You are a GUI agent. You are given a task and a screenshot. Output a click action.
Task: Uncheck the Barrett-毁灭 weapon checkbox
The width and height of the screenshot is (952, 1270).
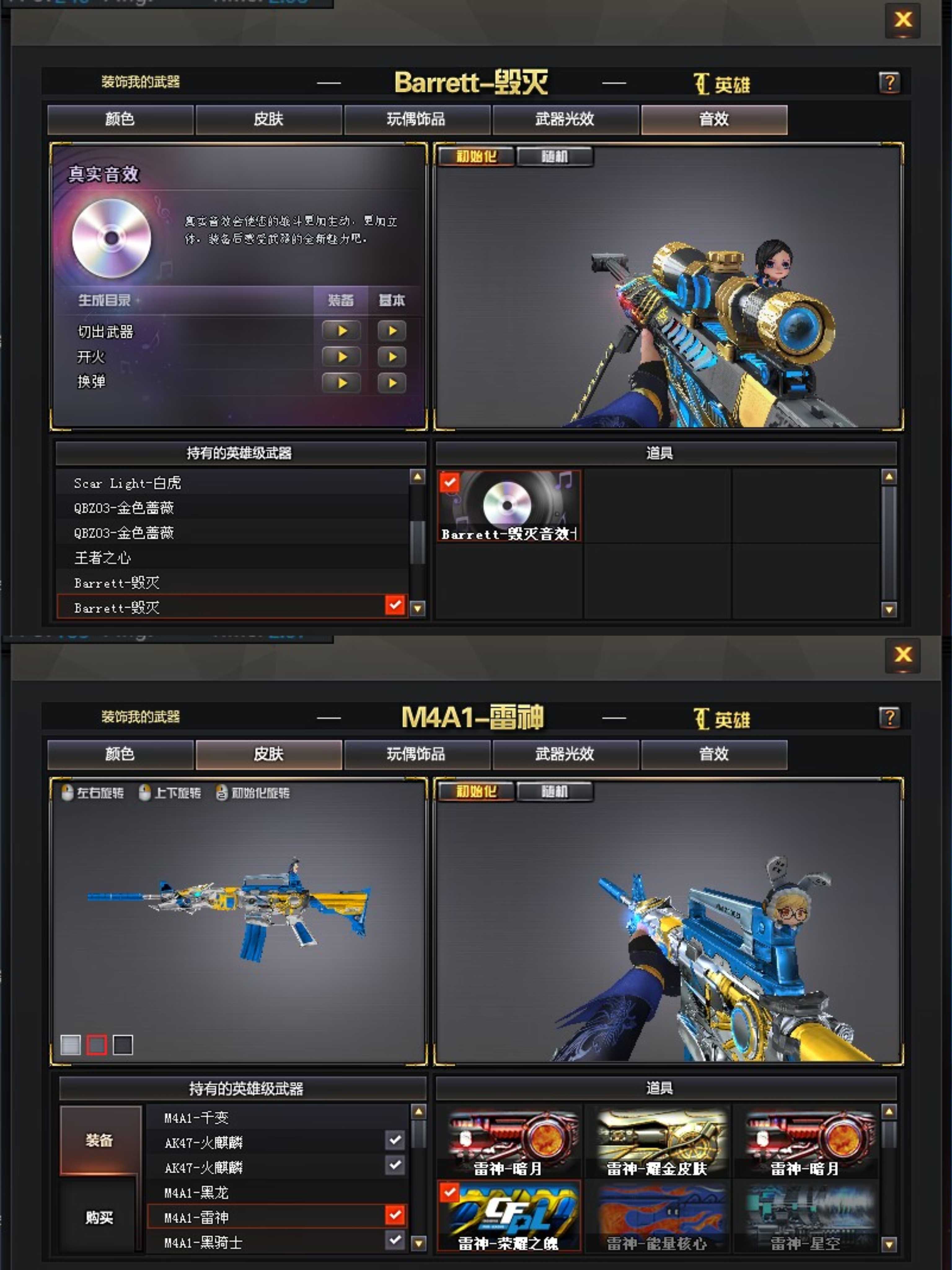click(x=394, y=606)
